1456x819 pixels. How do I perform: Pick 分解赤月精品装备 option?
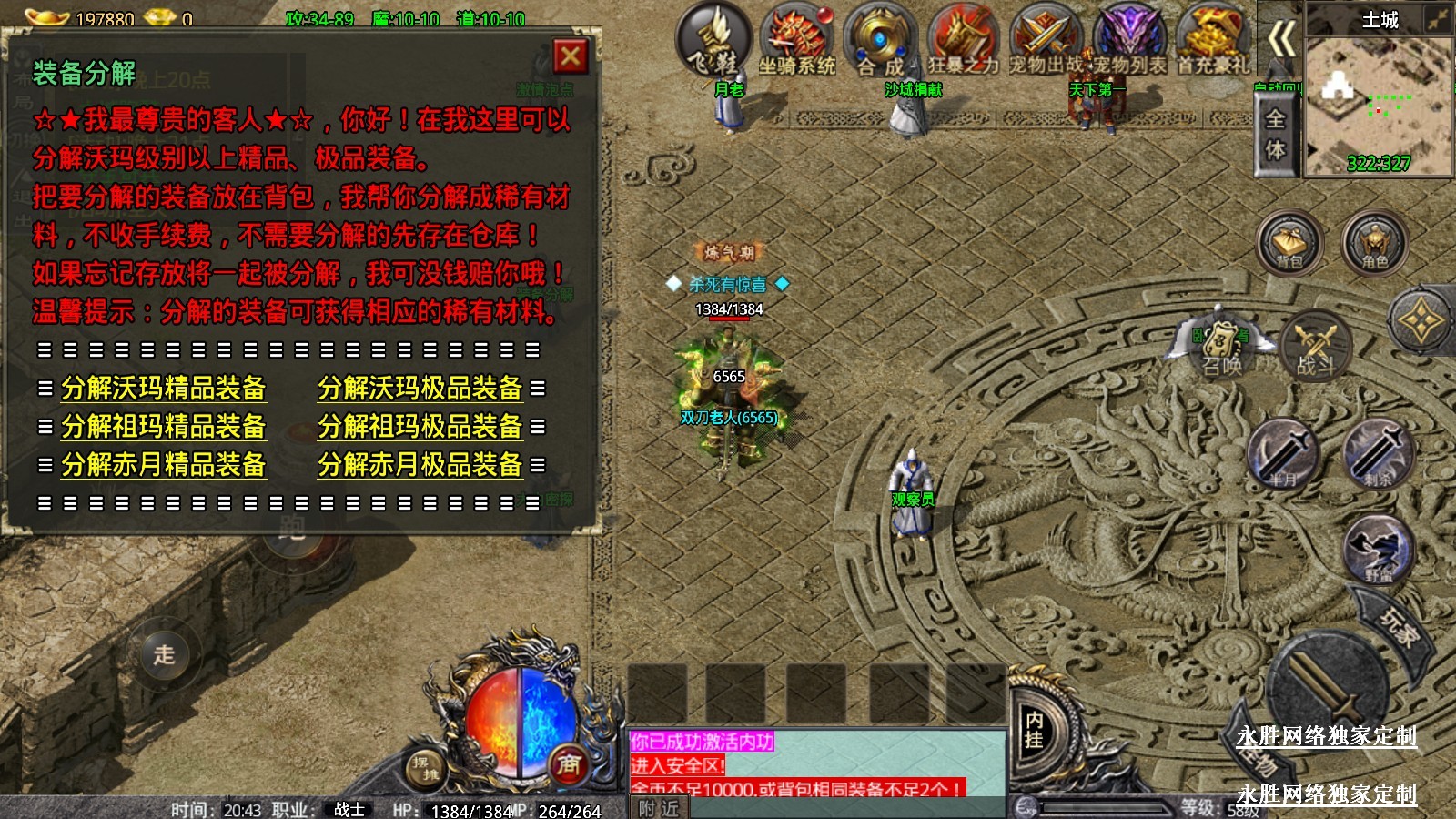pos(164,465)
